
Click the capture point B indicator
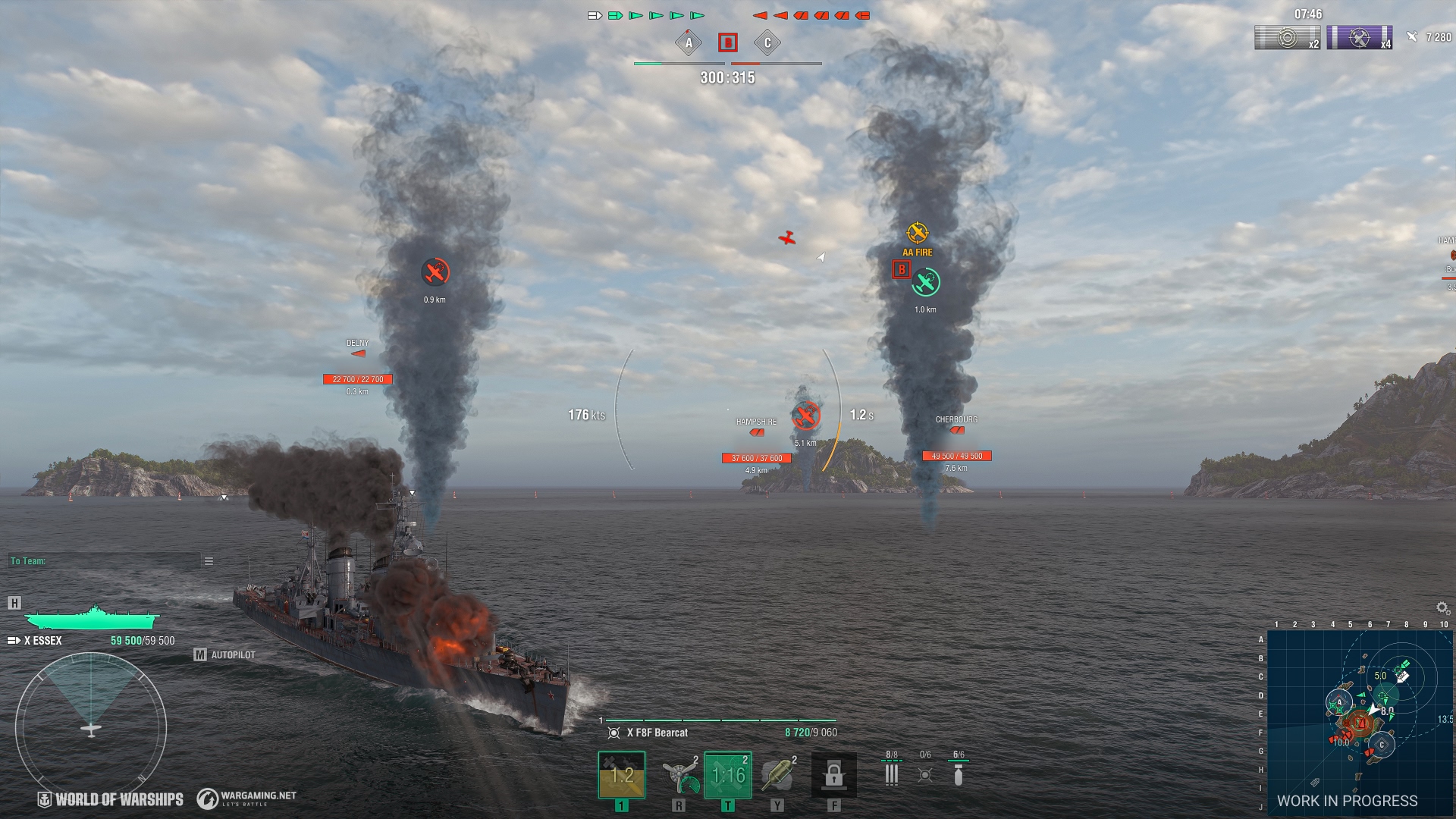pos(728,42)
